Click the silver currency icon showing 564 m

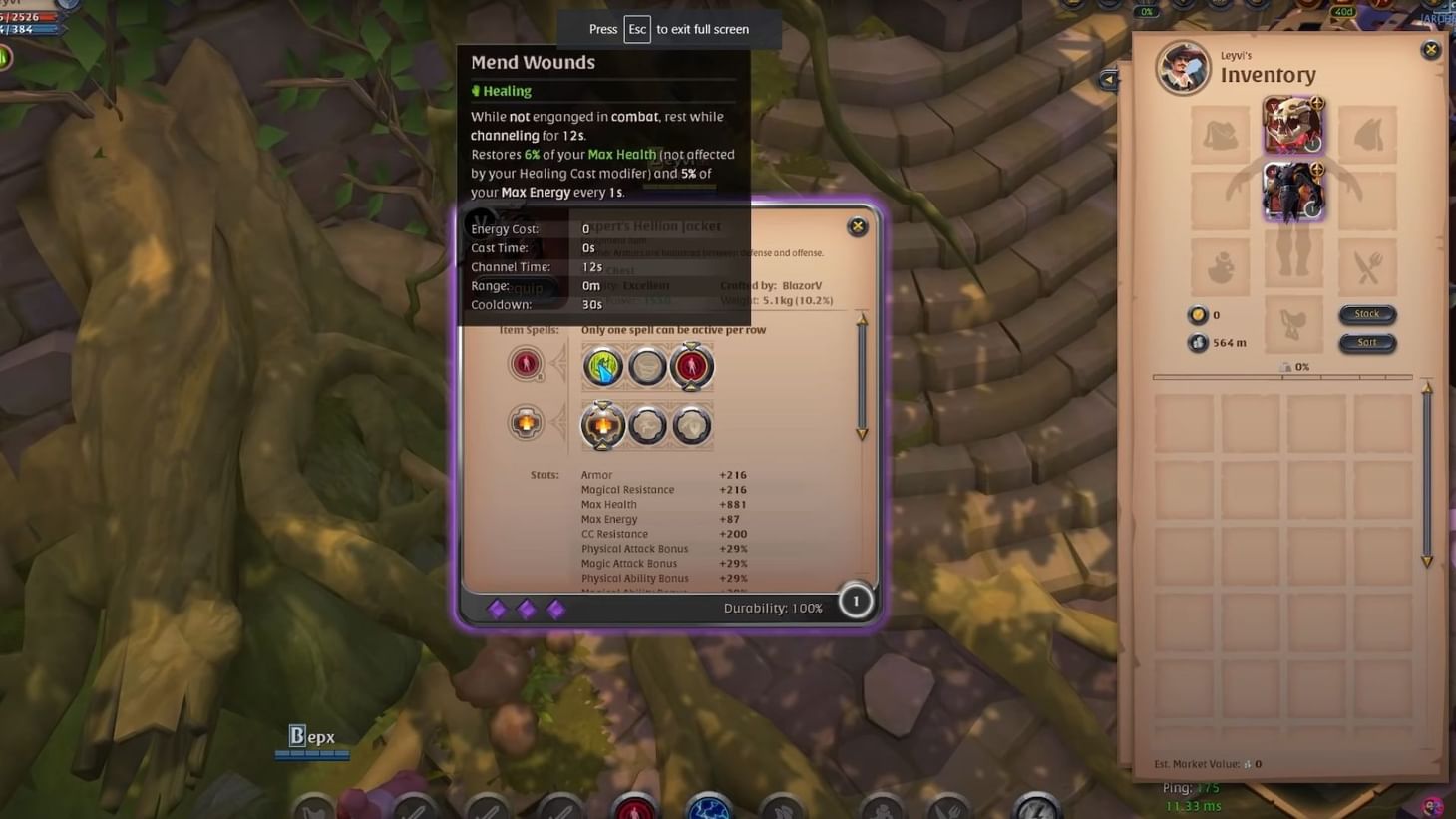(1196, 343)
